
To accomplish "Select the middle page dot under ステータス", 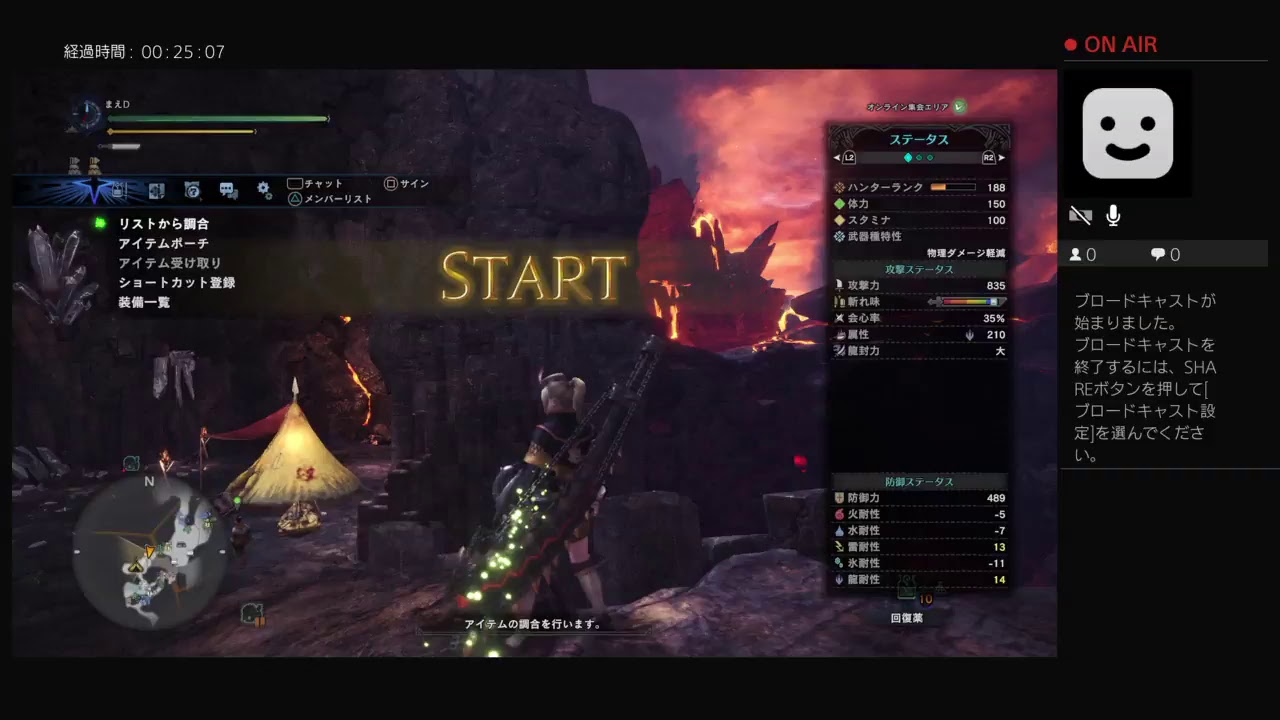I will point(918,158).
